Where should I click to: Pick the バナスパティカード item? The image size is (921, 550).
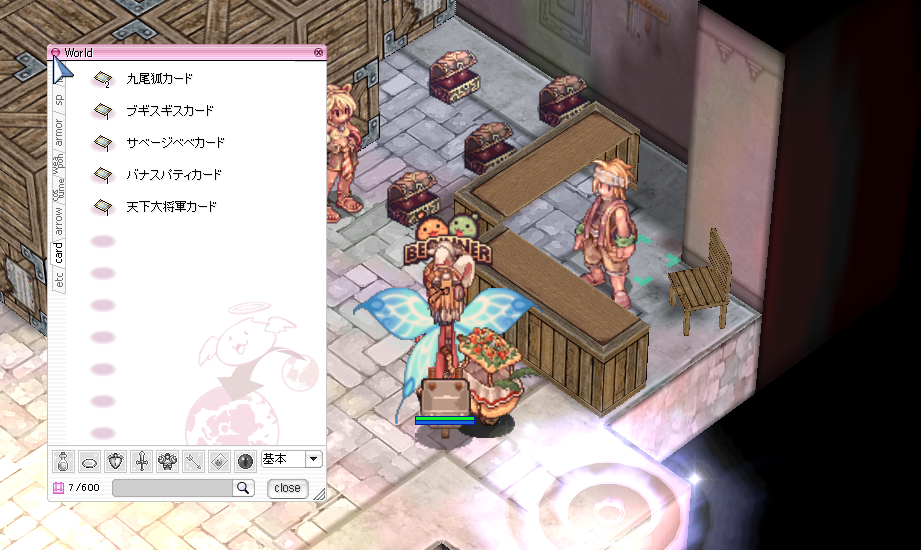173,175
